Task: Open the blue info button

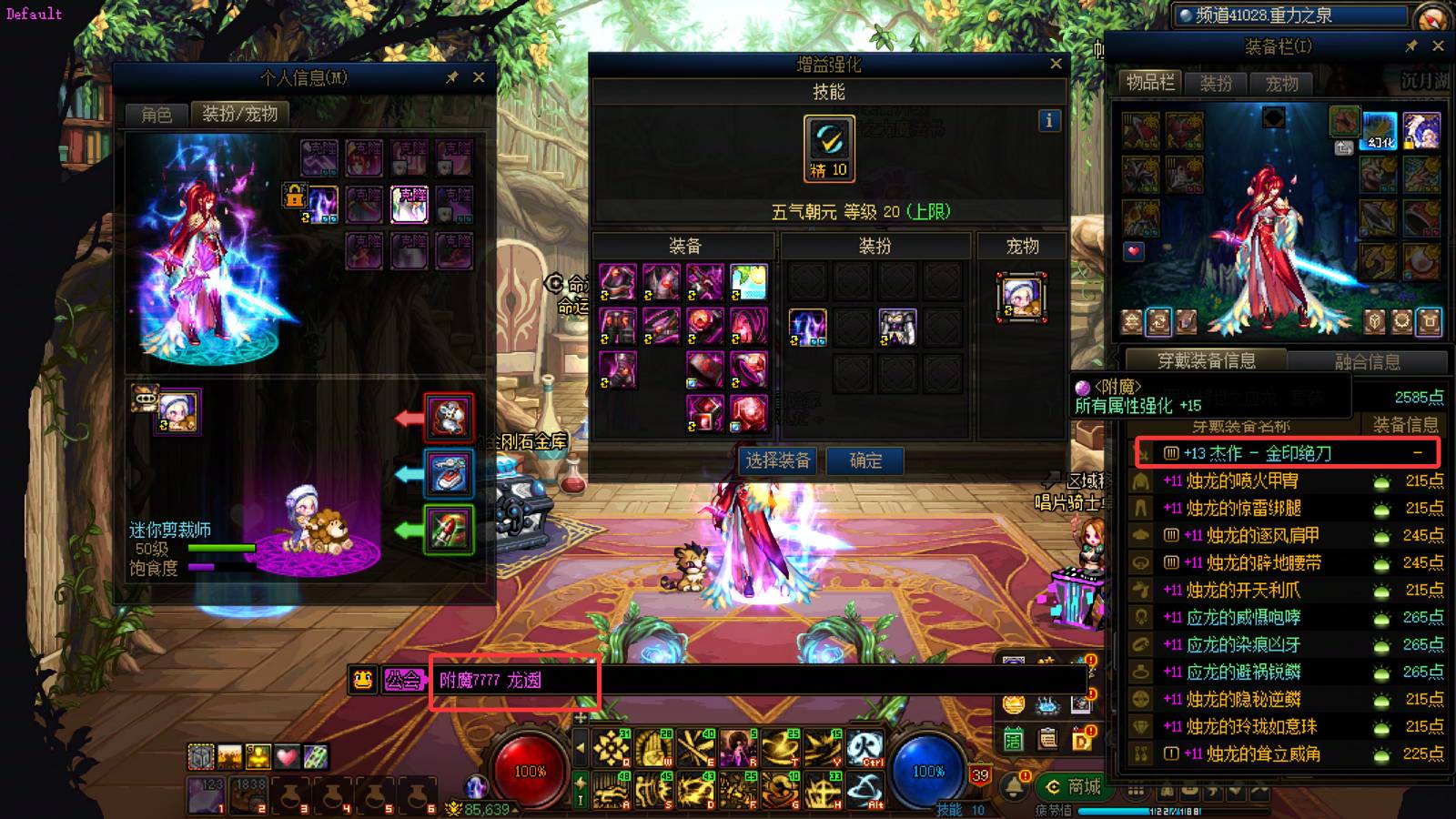Action: click(1049, 120)
